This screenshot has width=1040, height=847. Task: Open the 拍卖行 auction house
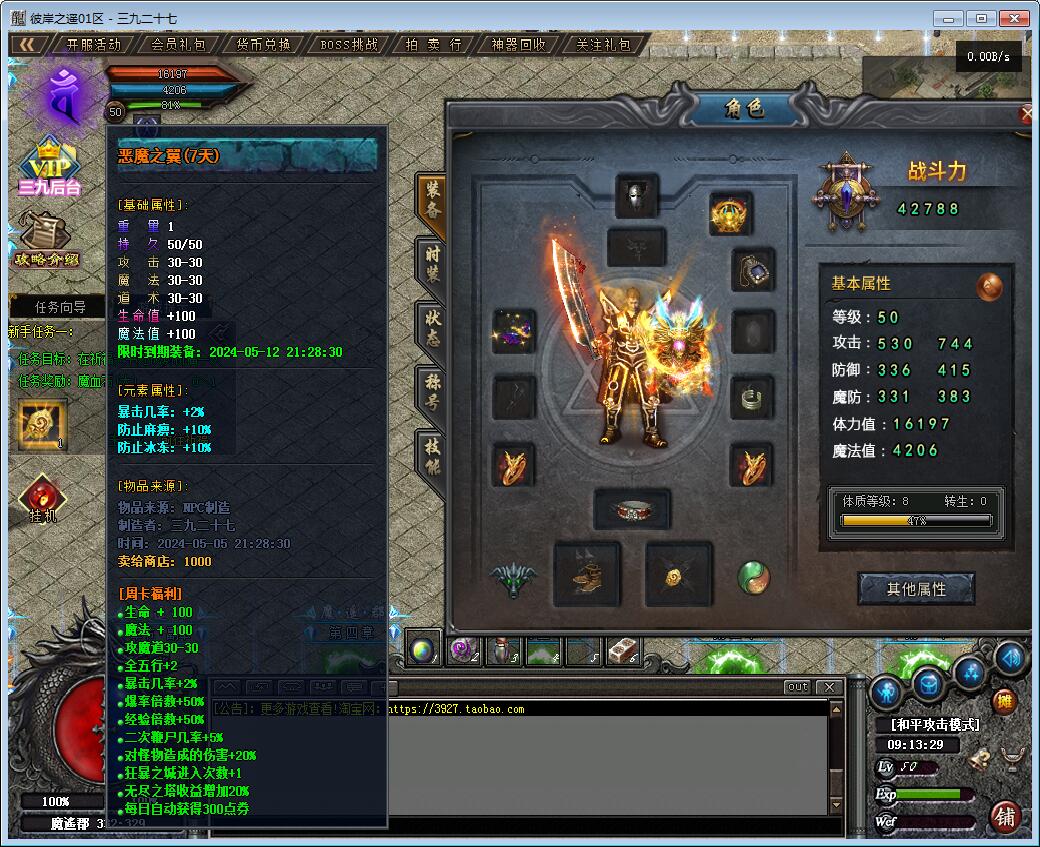tap(434, 44)
